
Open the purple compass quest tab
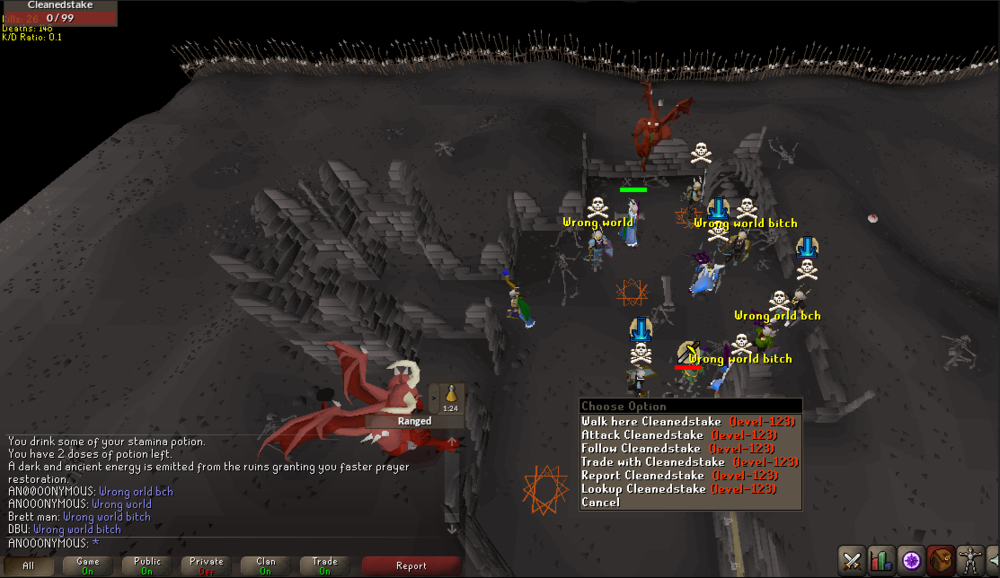coord(911,560)
